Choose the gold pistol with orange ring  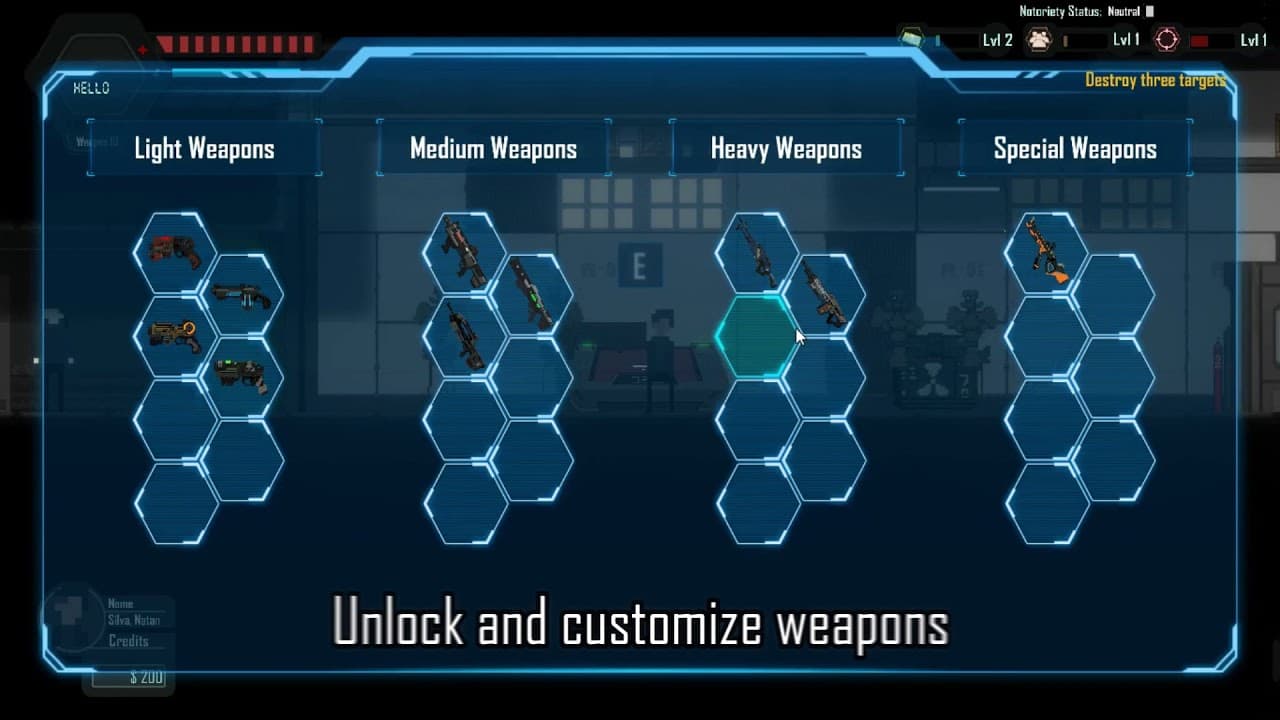click(175, 336)
